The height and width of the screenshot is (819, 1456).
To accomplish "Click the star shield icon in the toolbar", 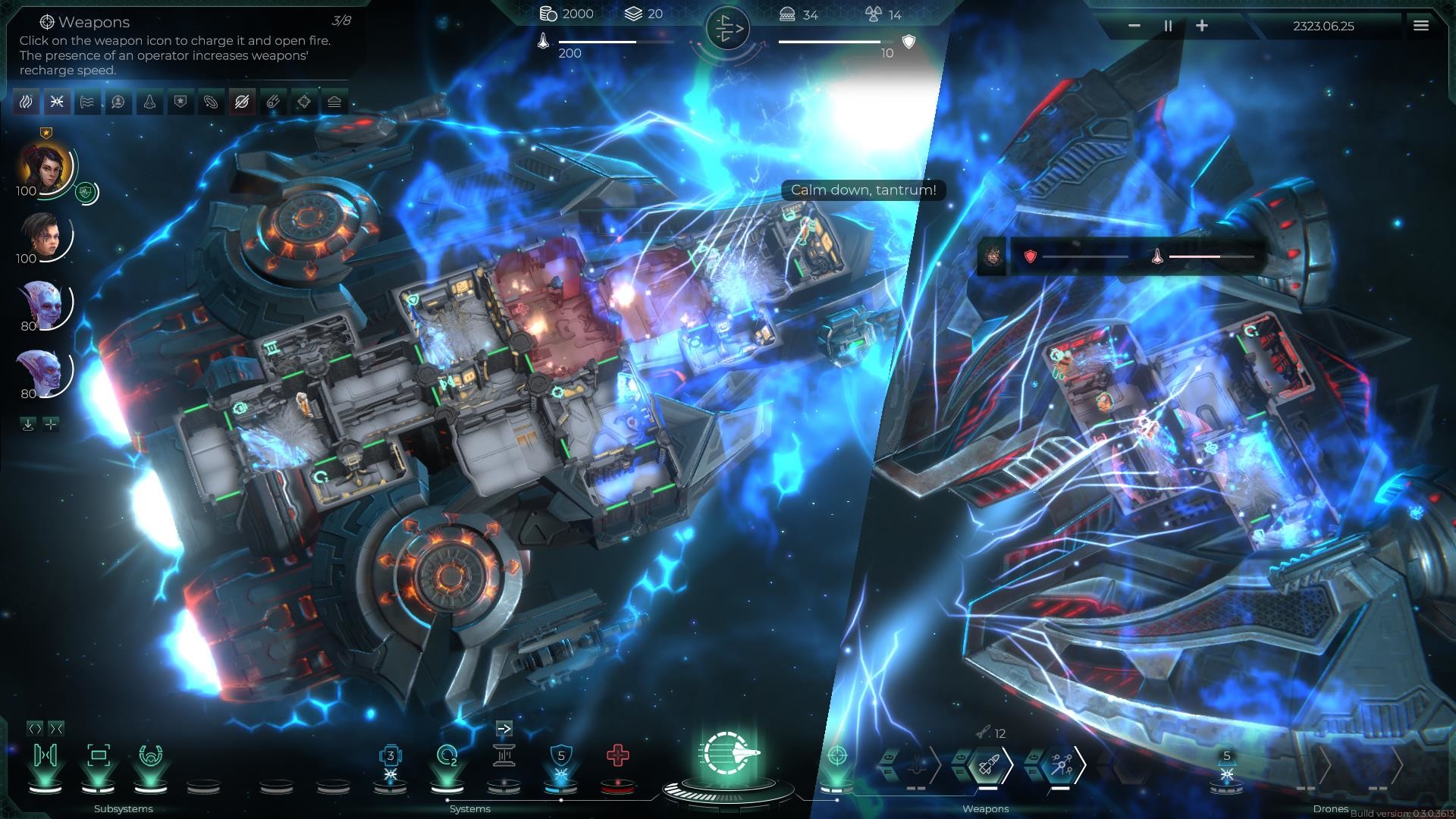I will (179, 101).
